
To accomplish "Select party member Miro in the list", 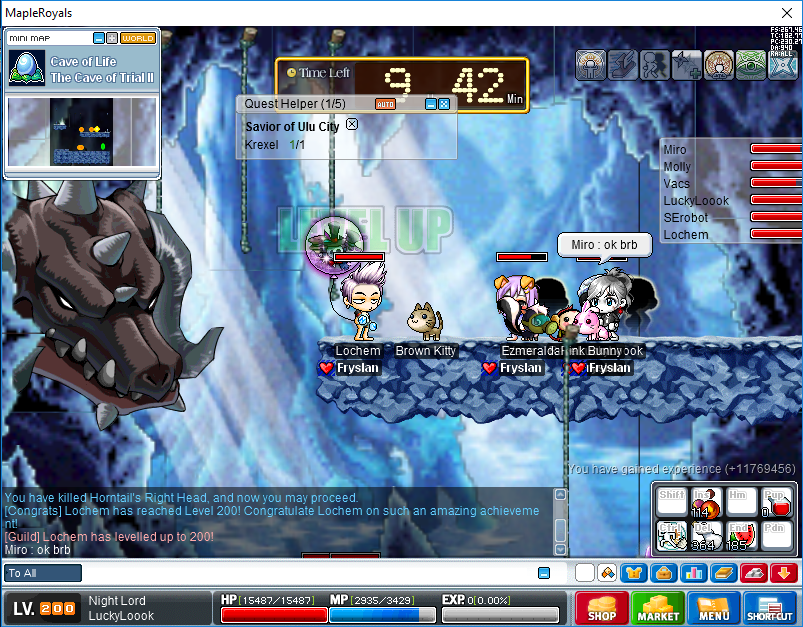I will [x=677, y=150].
